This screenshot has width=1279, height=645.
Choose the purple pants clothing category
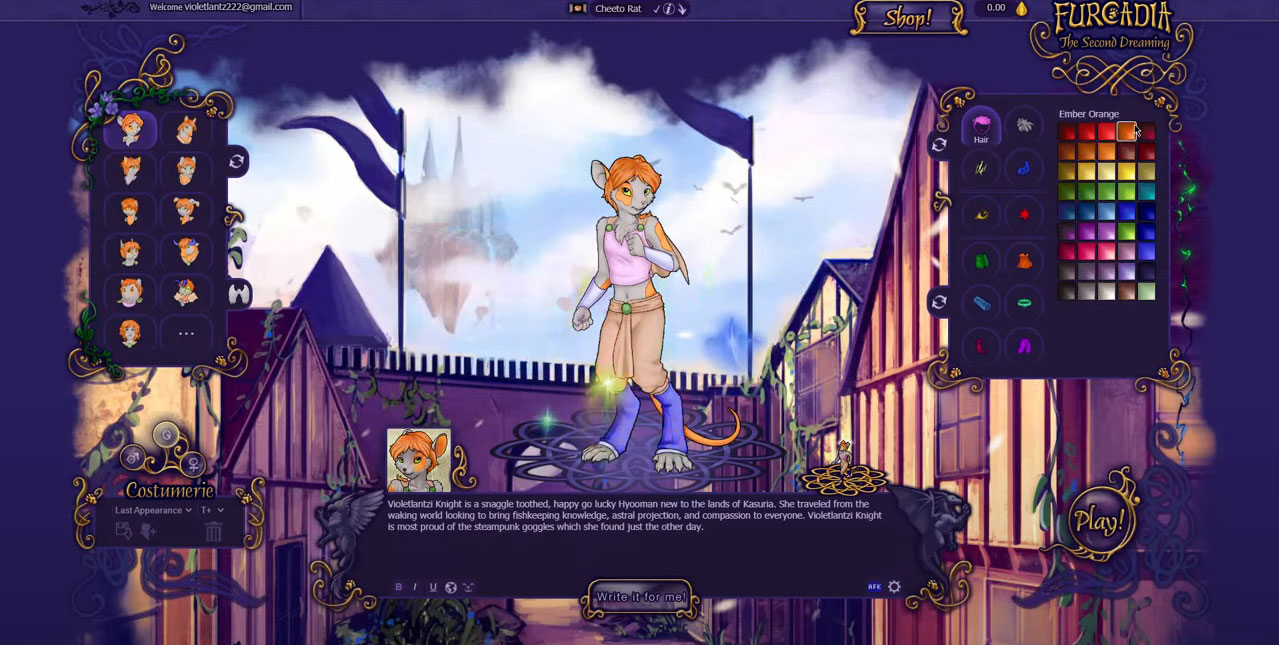pyautogui.click(x=1024, y=346)
